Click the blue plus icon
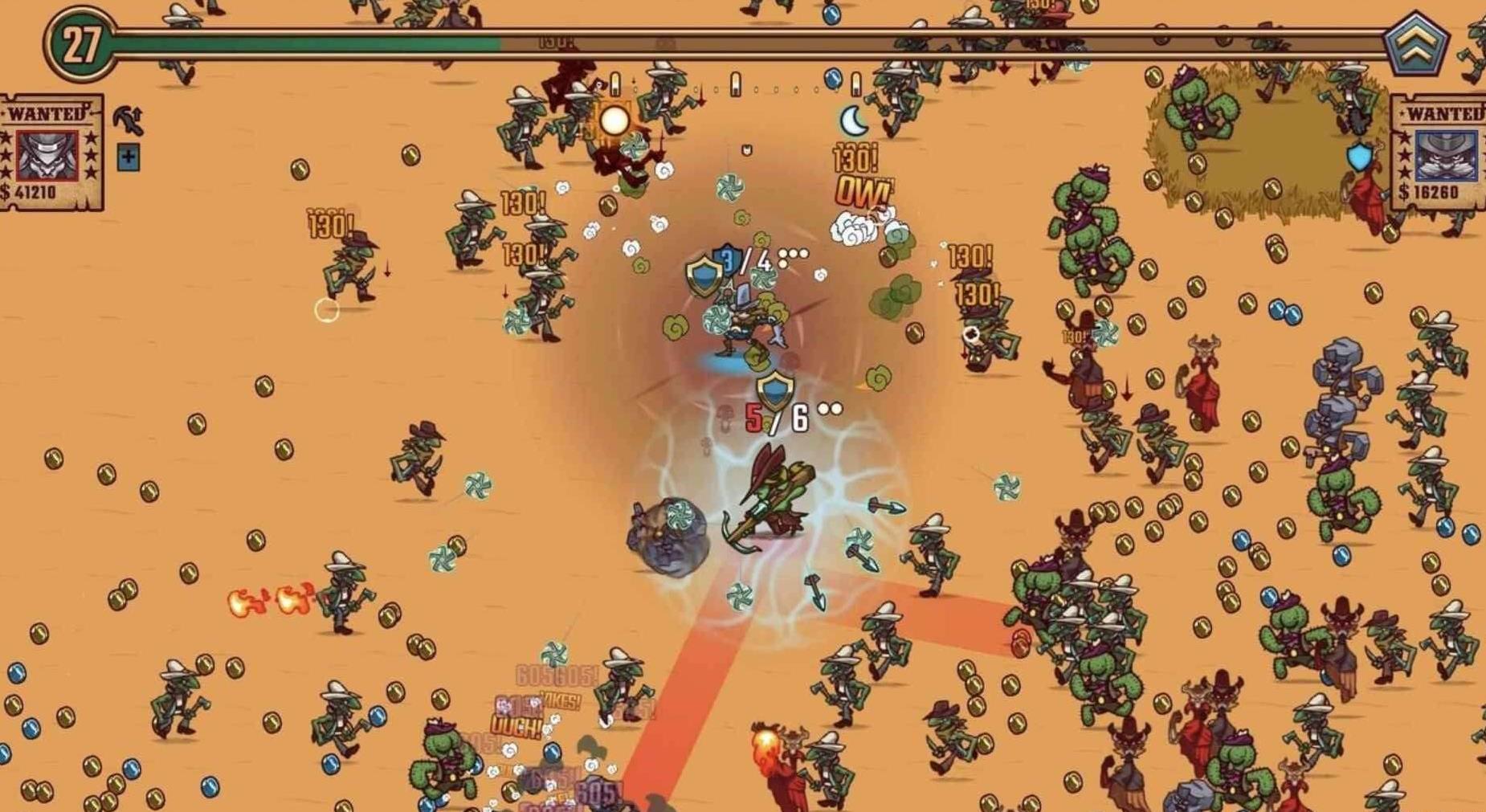Viewport: 1486px width, 812px height. [128, 157]
